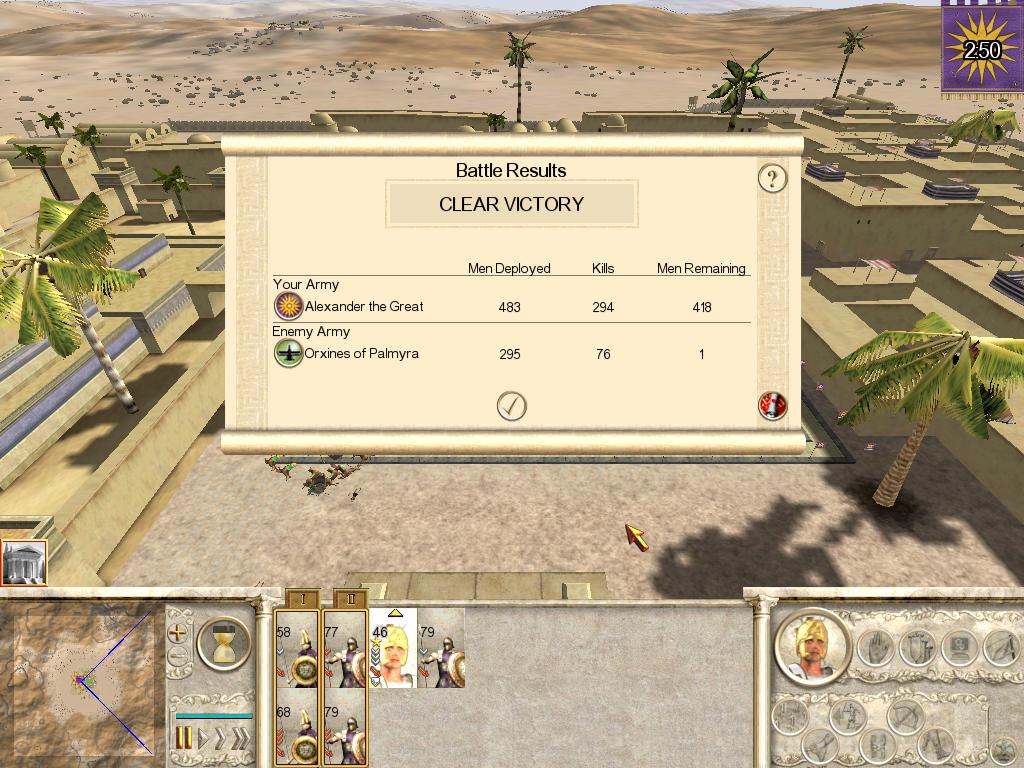The width and height of the screenshot is (1024, 768).
Task: Select group II unit card with 77 men
Action: (345, 648)
